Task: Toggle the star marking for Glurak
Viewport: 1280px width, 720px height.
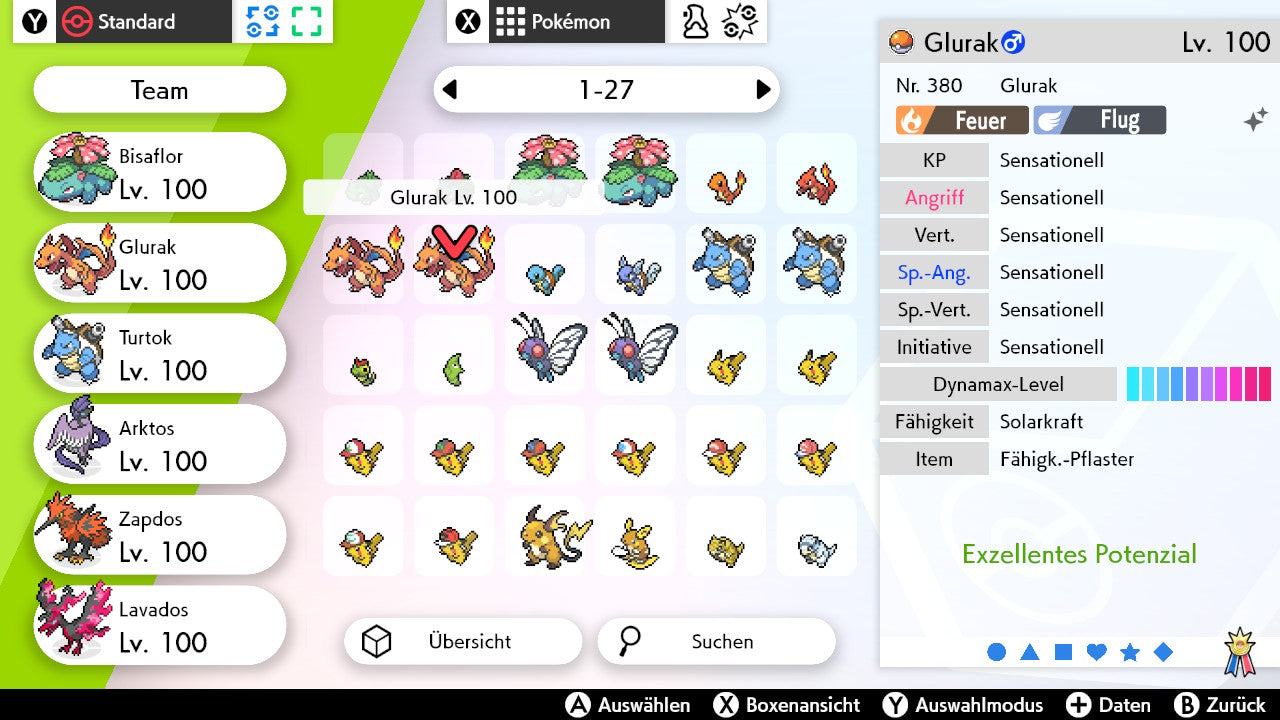Action: point(1130,652)
